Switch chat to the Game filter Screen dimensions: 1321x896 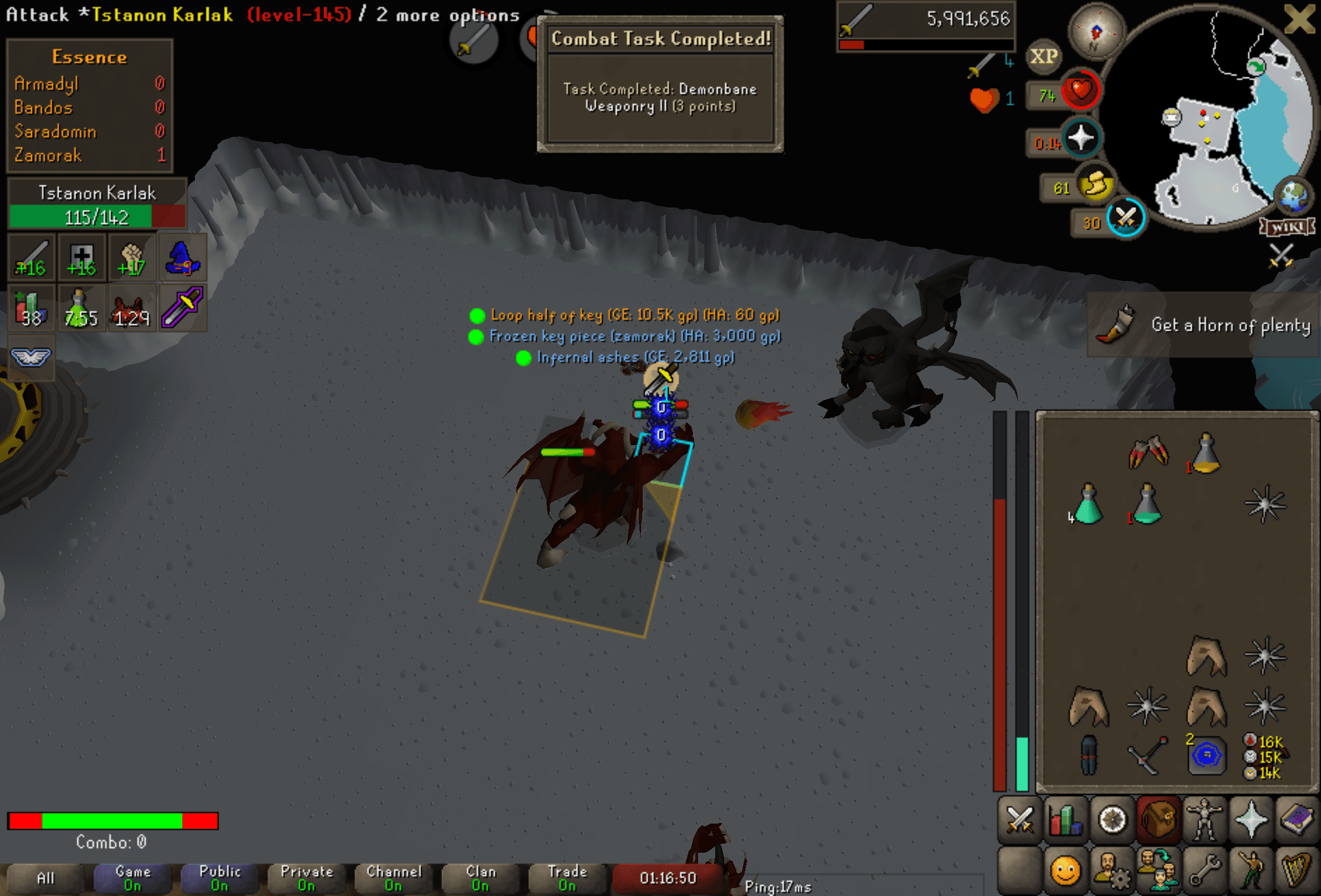tap(133, 878)
